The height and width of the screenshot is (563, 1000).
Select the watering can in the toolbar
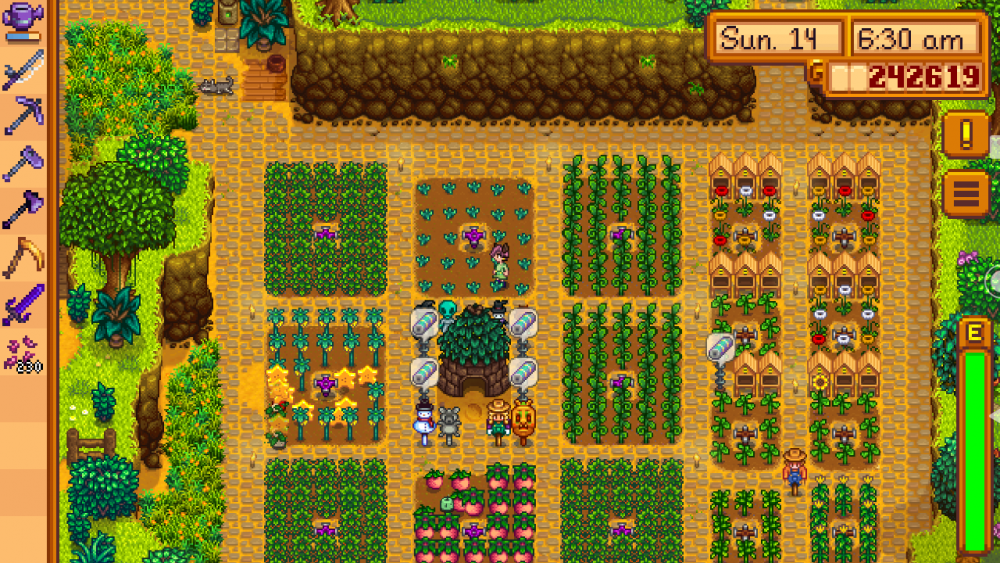pyautogui.click(x=22, y=20)
